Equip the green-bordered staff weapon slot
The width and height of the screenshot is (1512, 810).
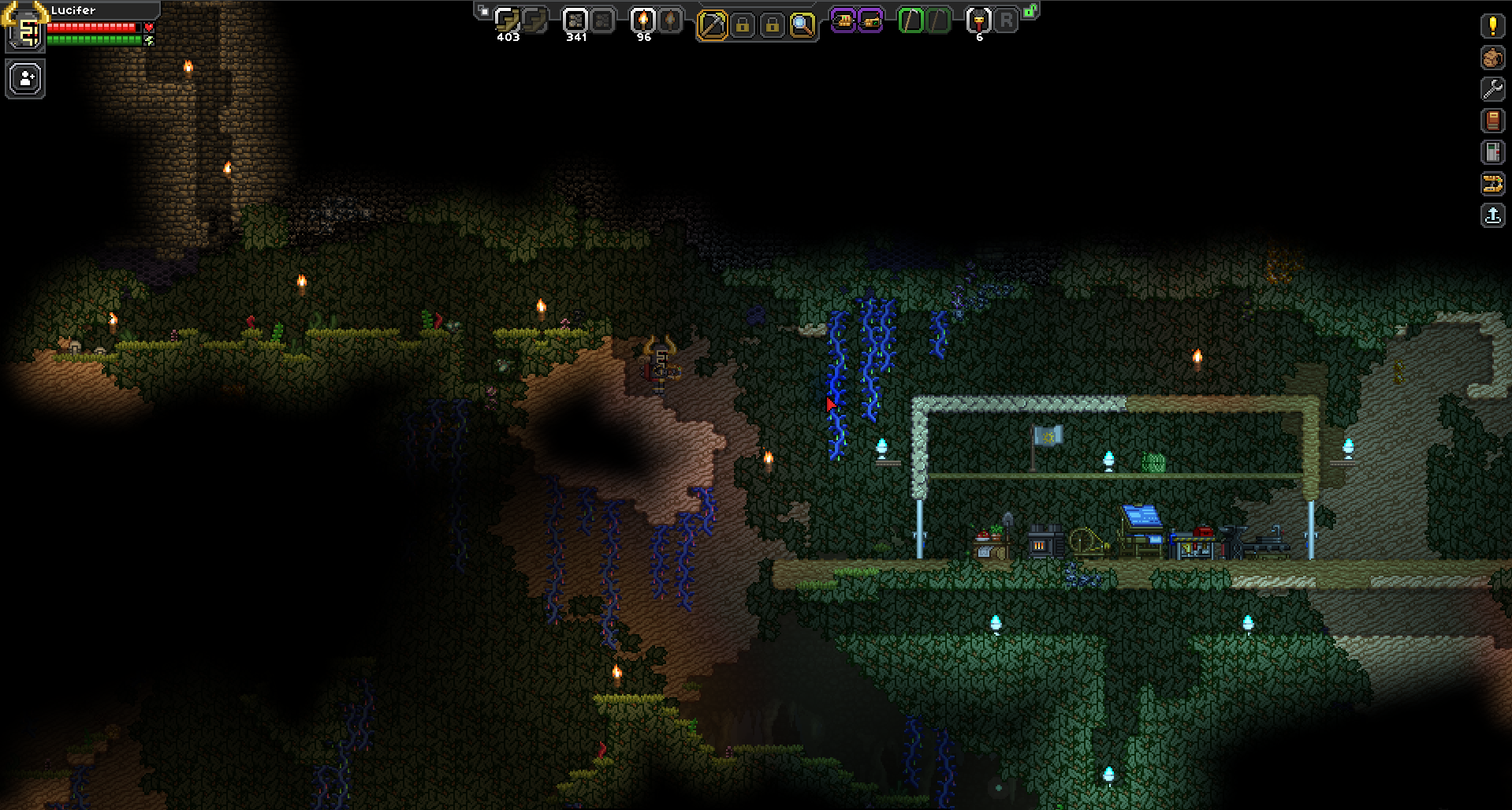[911, 21]
